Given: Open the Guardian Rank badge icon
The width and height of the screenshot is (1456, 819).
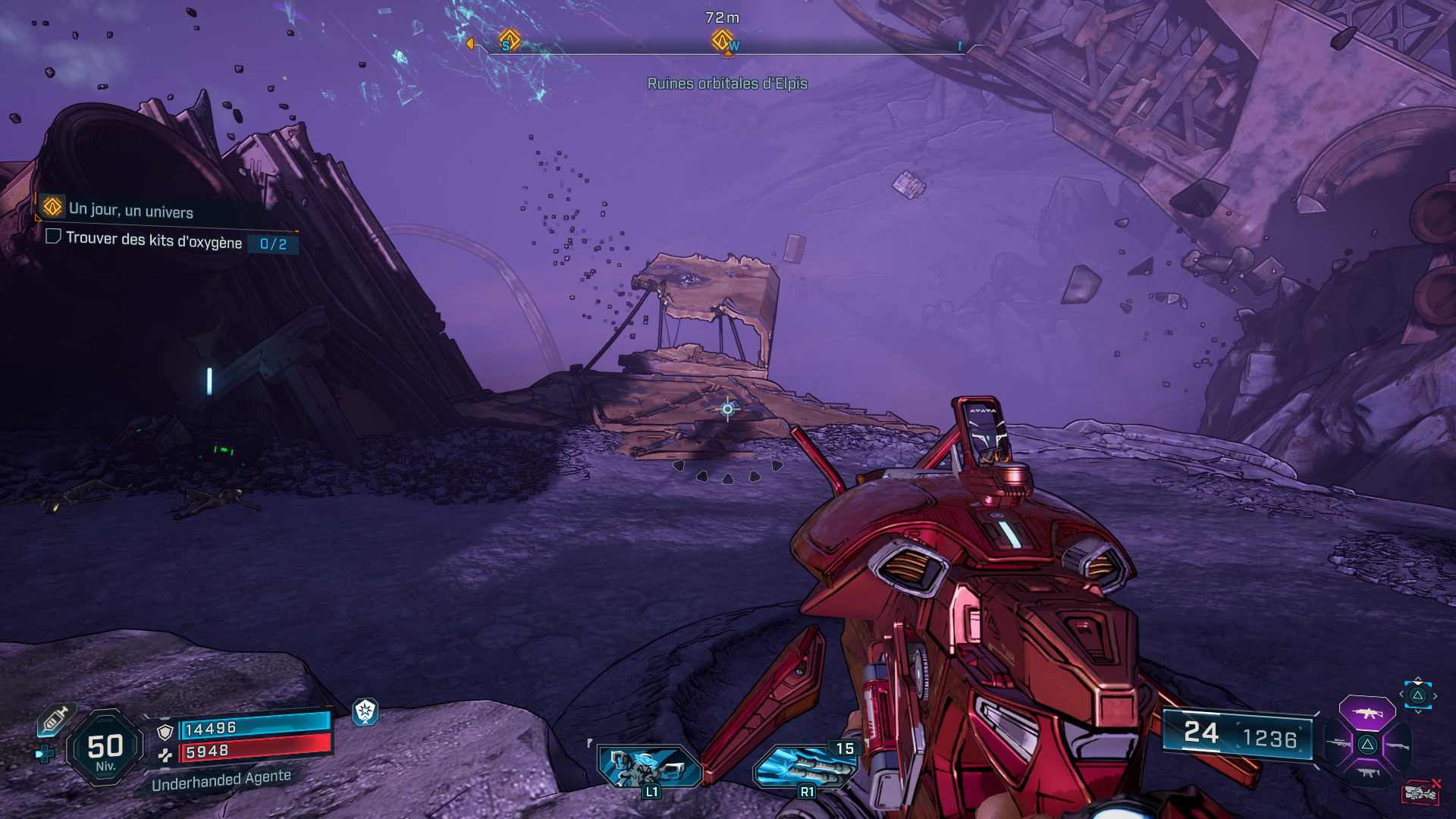Looking at the screenshot, I should [x=365, y=713].
